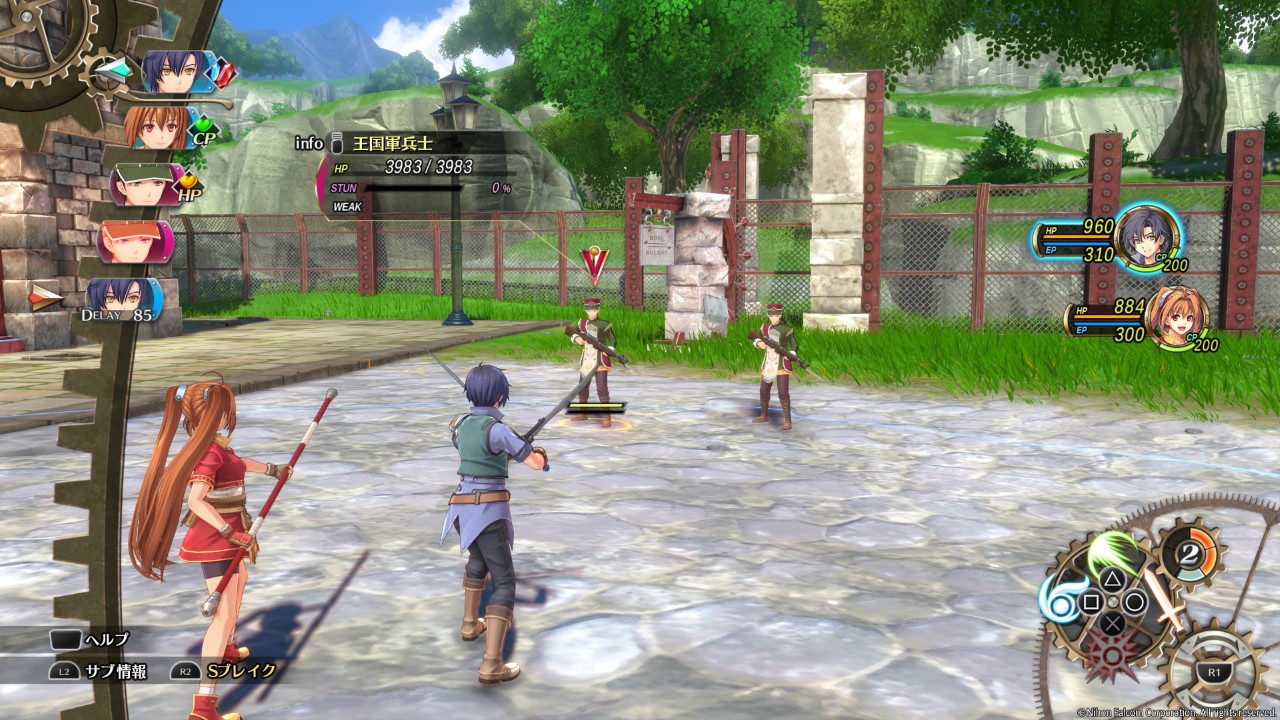Select Joshua's party status portrait
Image resolution: width=1280 pixels, height=720 pixels.
1146,238
